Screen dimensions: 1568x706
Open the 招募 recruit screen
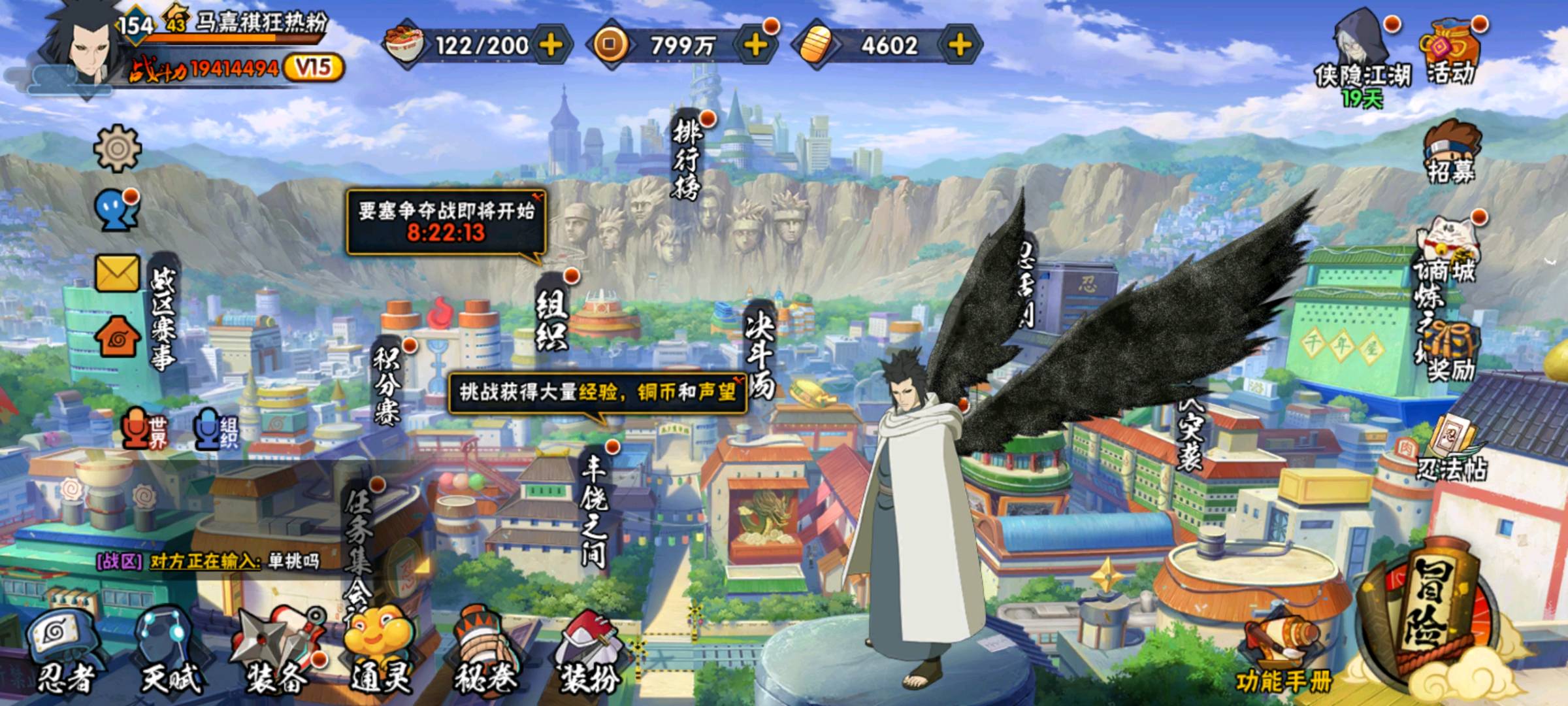[1449, 152]
